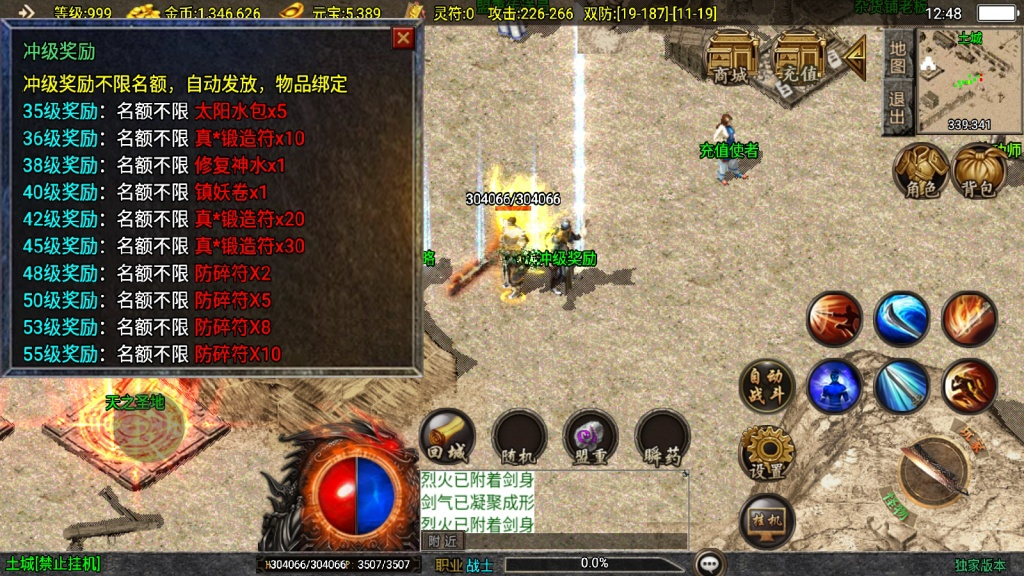Tap the central sword attack button

(934, 470)
